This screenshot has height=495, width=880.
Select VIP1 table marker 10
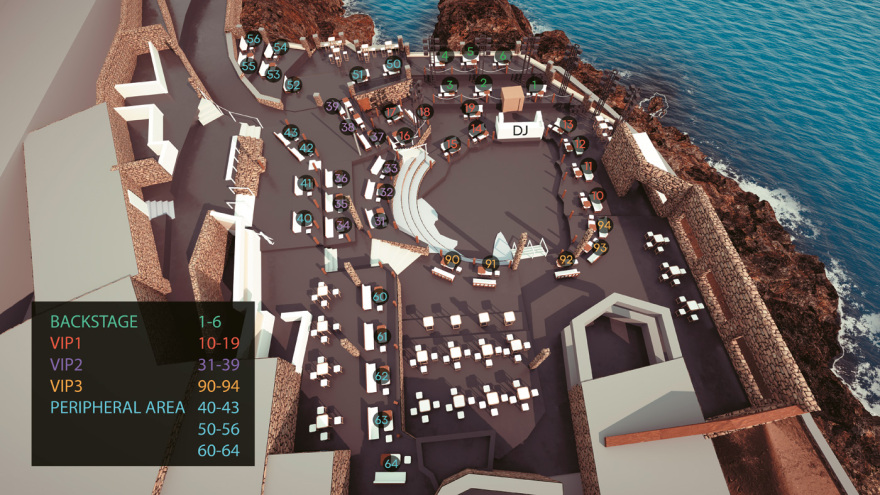(597, 195)
